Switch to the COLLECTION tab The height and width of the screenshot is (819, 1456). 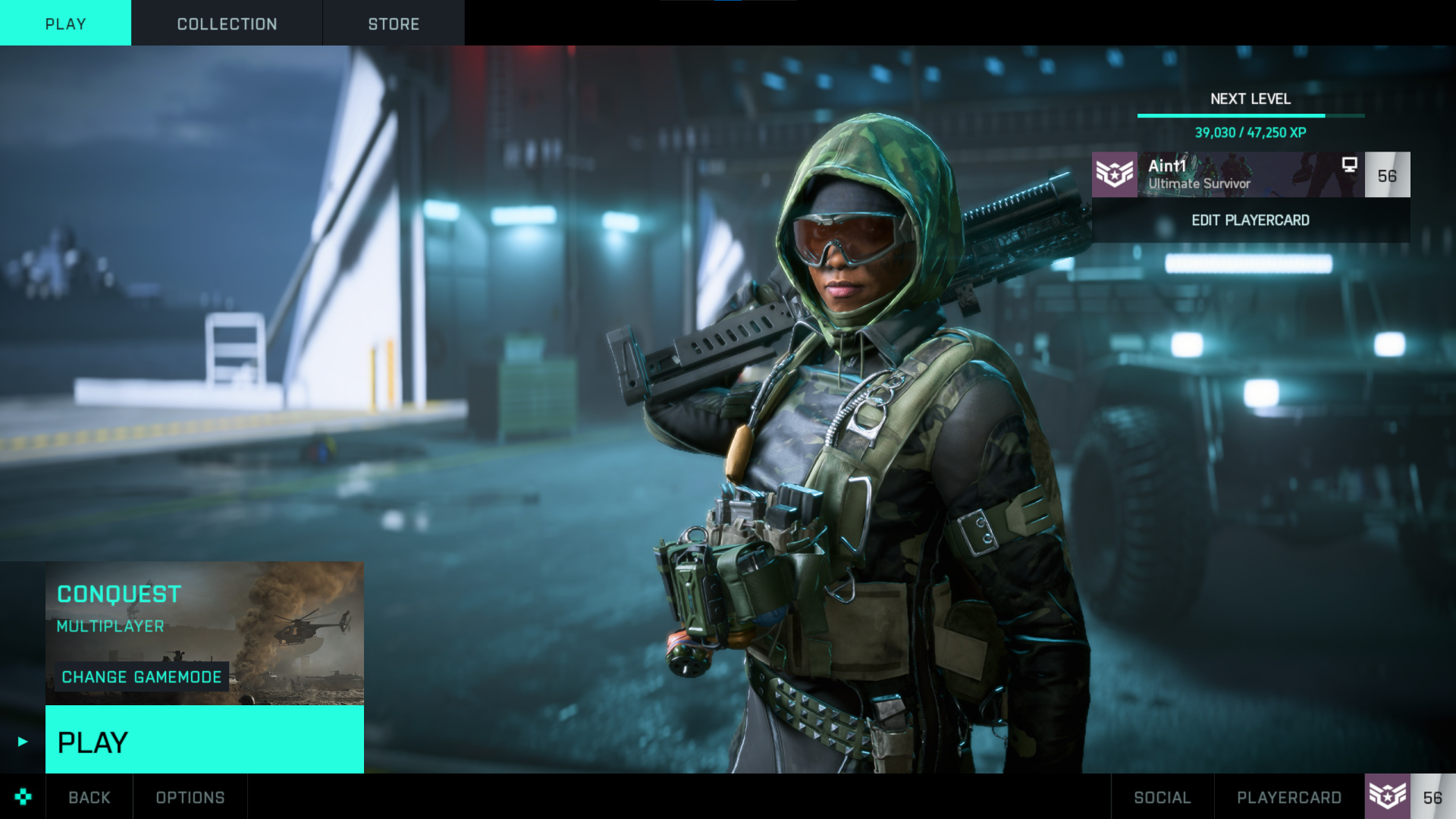(227, 24)
